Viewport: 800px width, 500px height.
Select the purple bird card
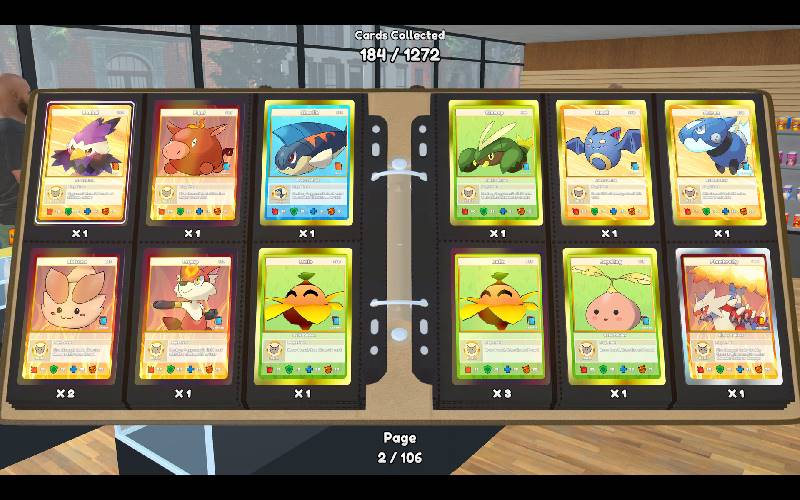click(x=85, y=162)
